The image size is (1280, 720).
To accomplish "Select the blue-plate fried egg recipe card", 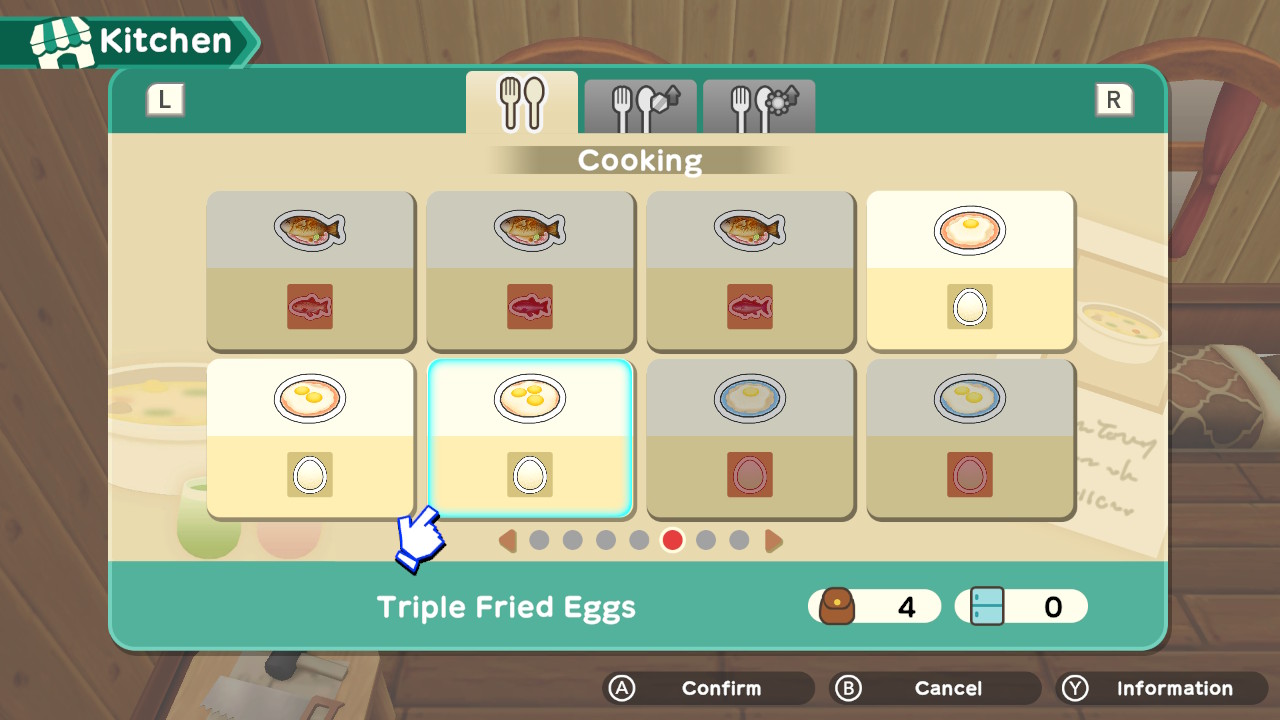I will [750, 438].
